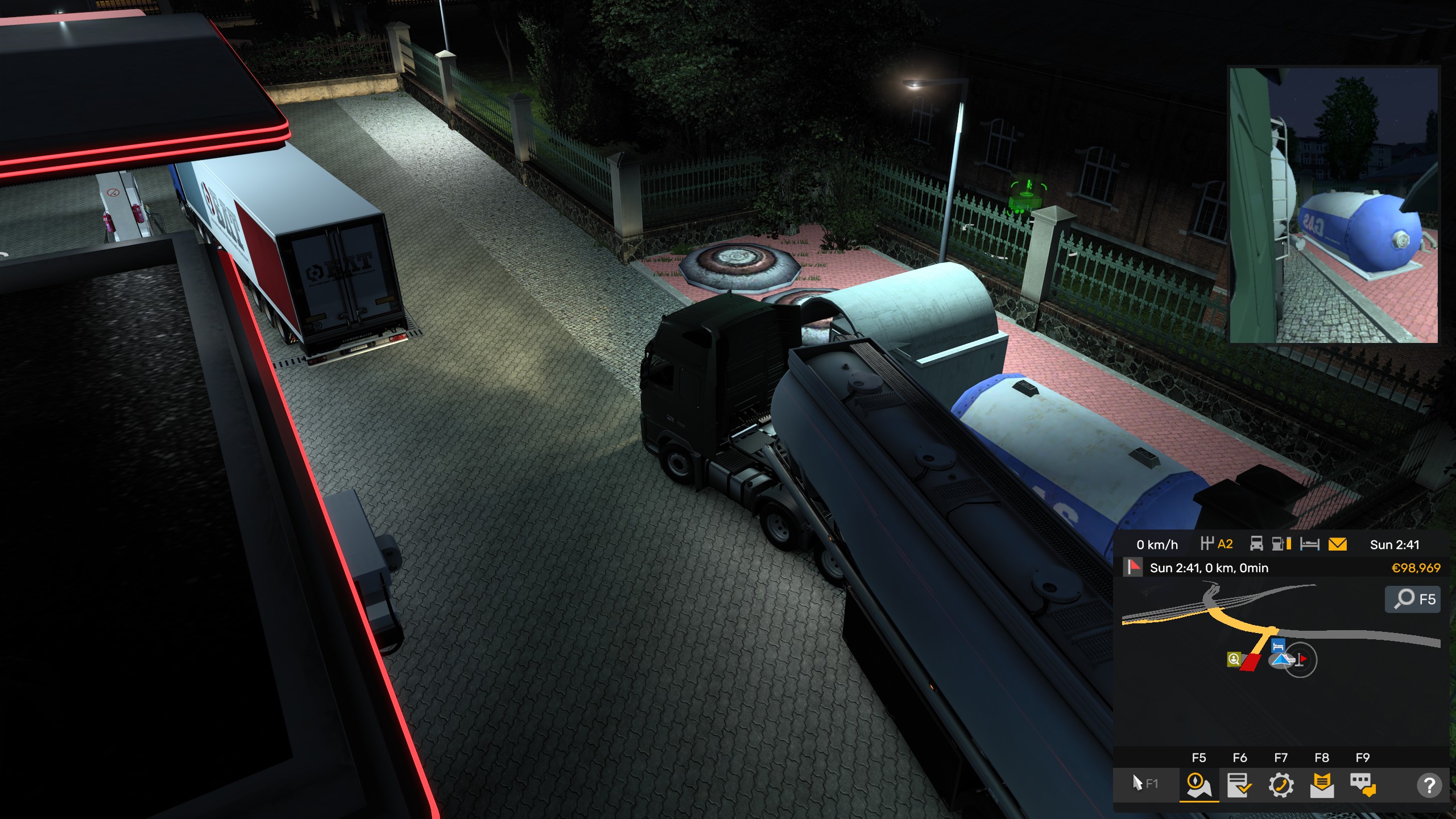
Task: Show the mail inbox tab
Action: pyautogui.click(x=1322, y=785)
